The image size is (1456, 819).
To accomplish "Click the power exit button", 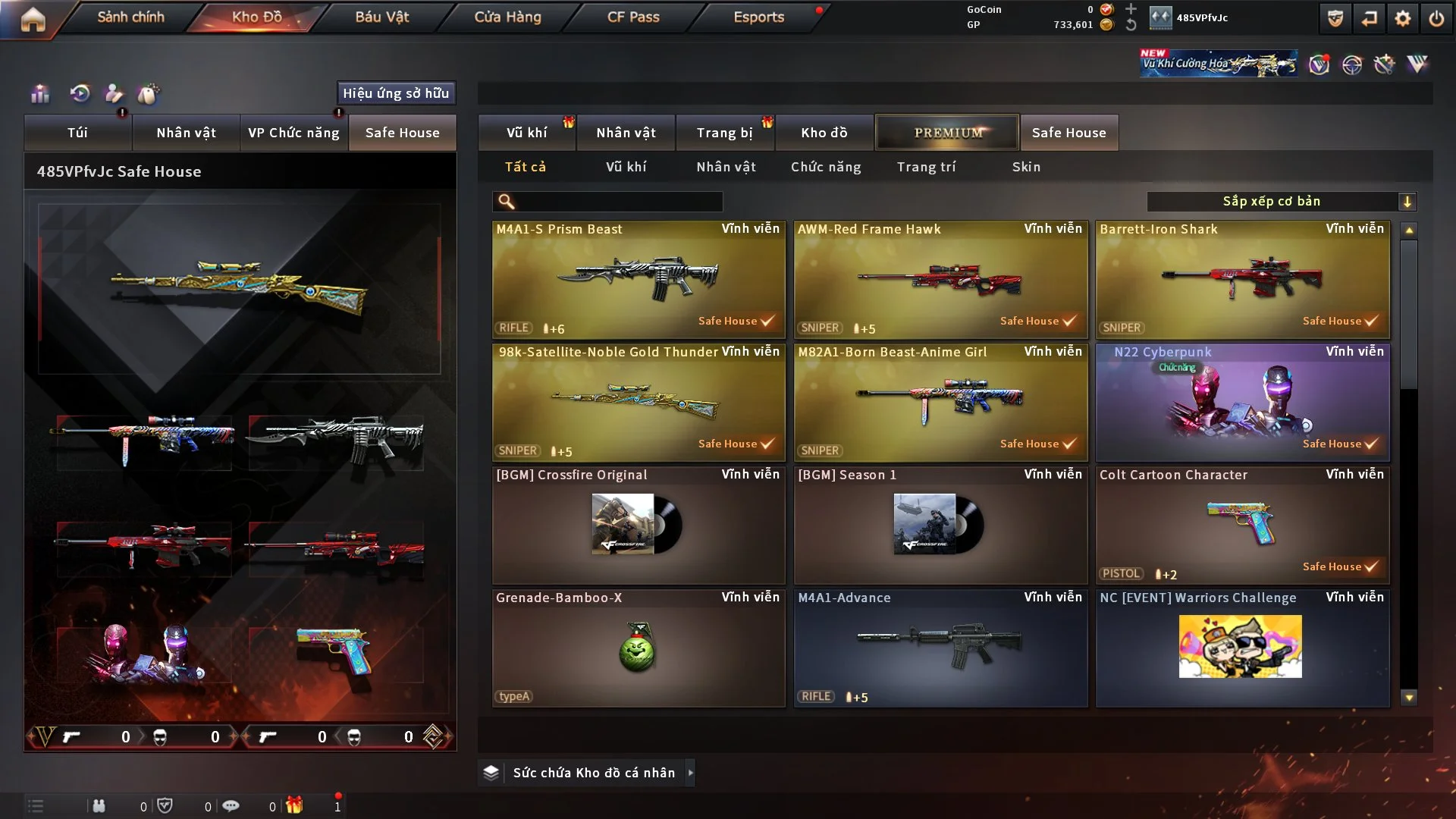I will click(x=1436, y=18).
